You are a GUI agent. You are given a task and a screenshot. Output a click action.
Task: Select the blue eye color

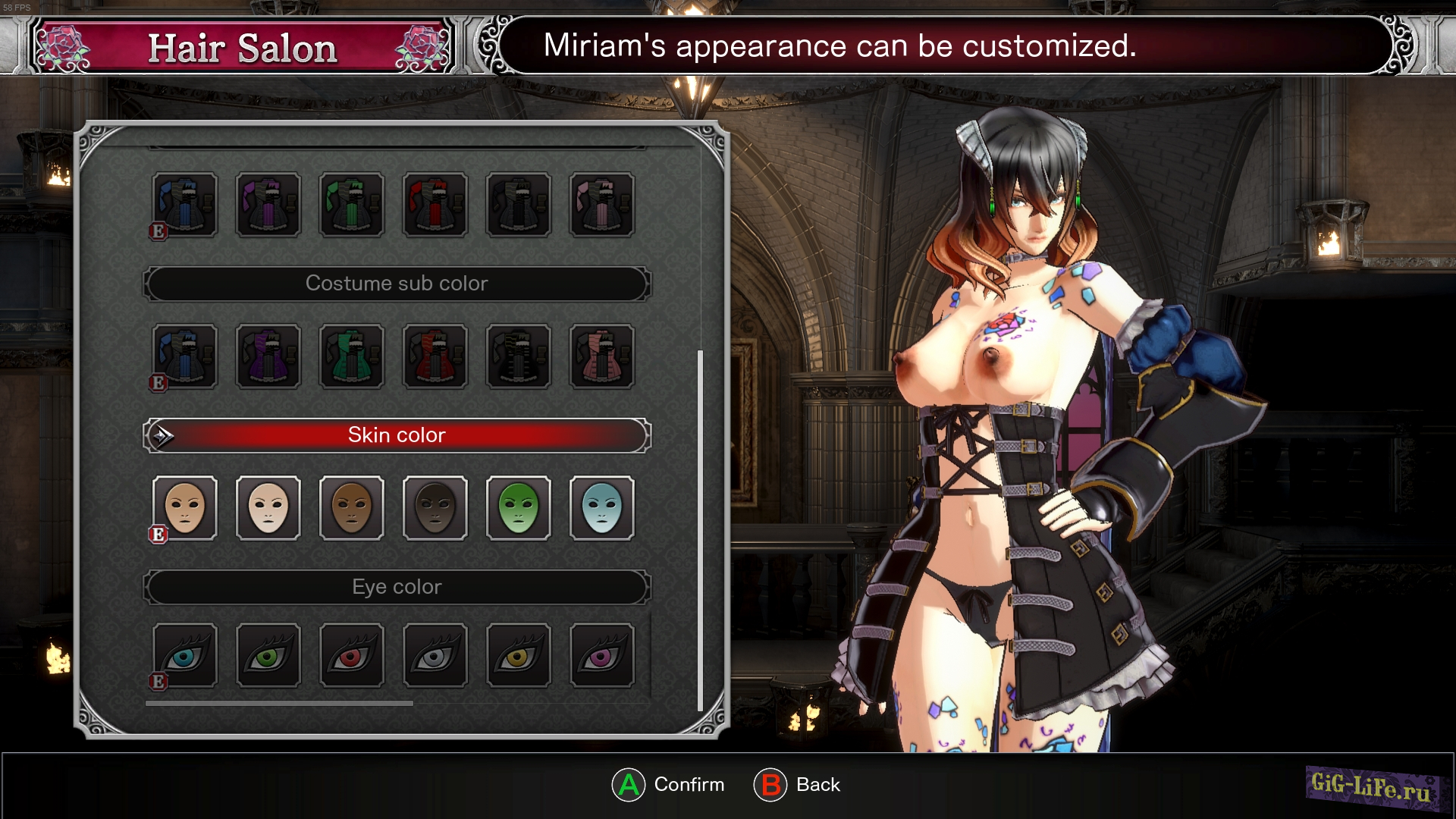185,656
